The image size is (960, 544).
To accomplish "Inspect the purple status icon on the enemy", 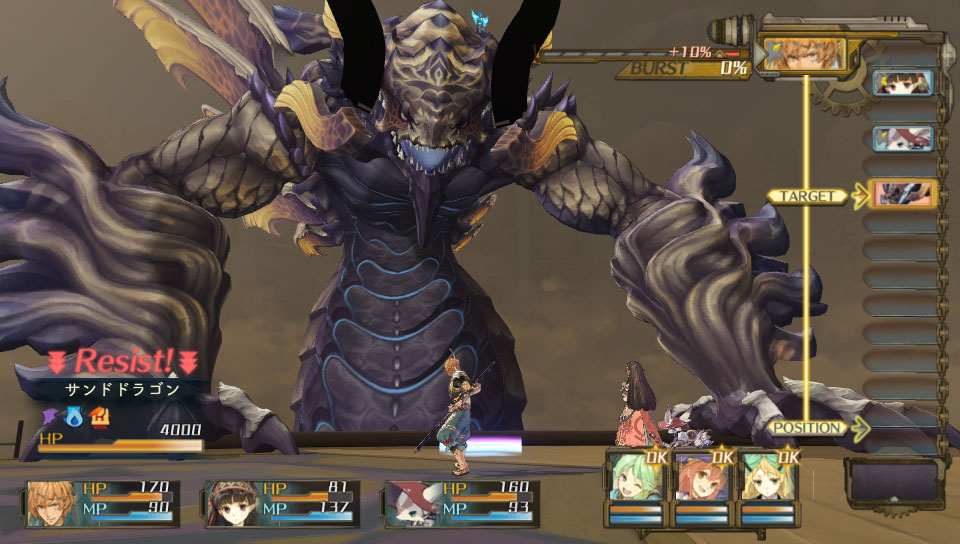I will [50, 414].
